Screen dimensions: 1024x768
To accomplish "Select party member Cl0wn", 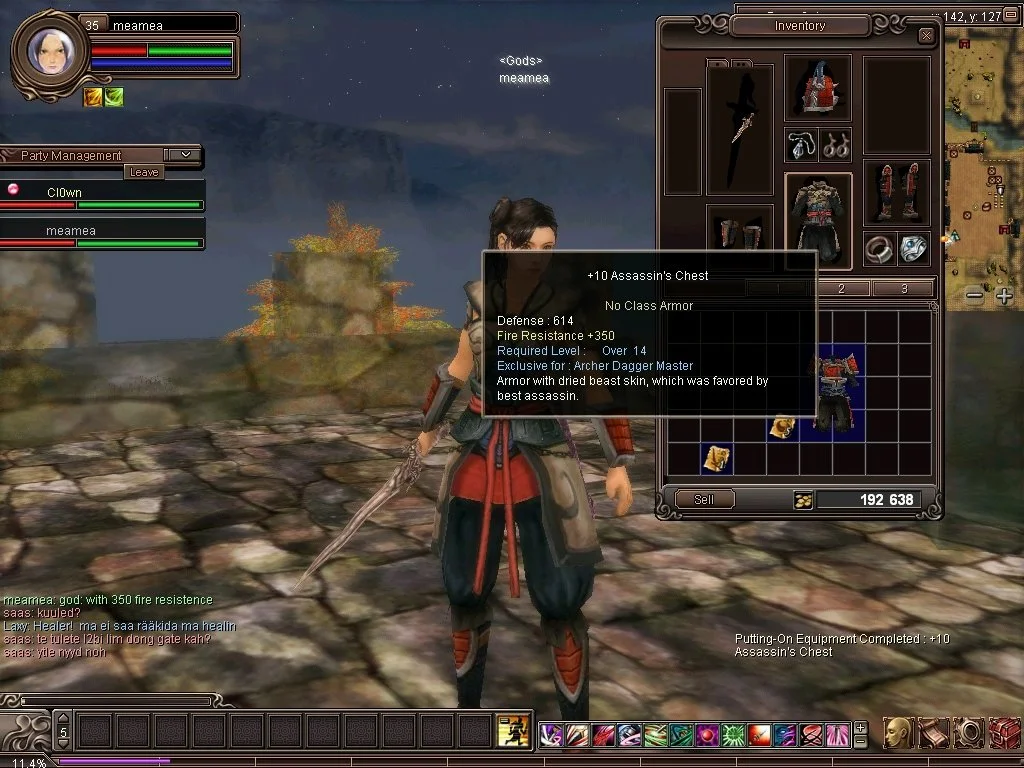I will 64,192.
